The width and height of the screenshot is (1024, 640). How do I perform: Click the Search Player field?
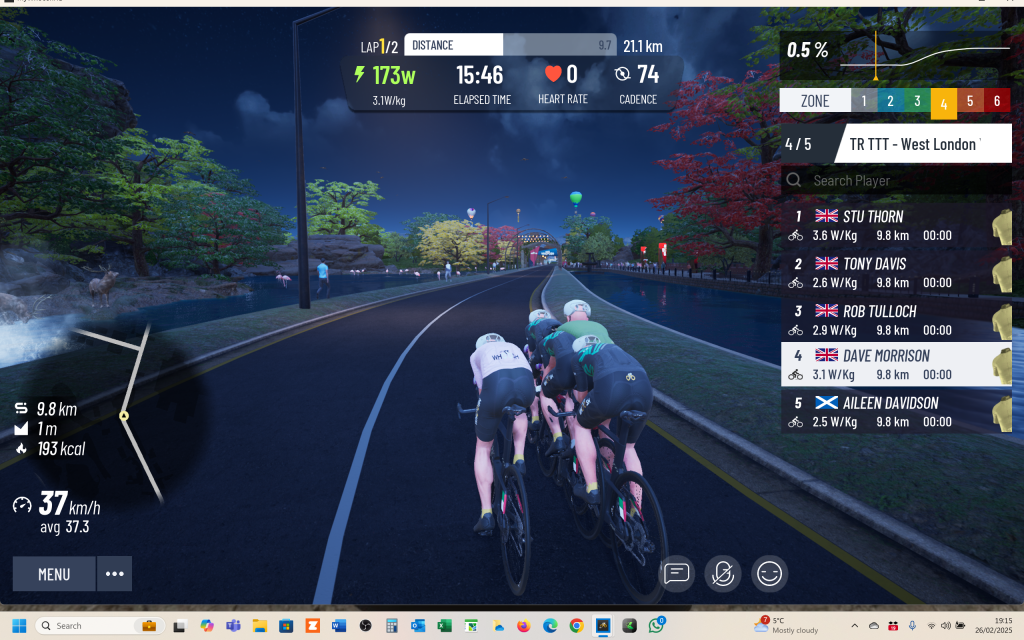click(895, 181)
